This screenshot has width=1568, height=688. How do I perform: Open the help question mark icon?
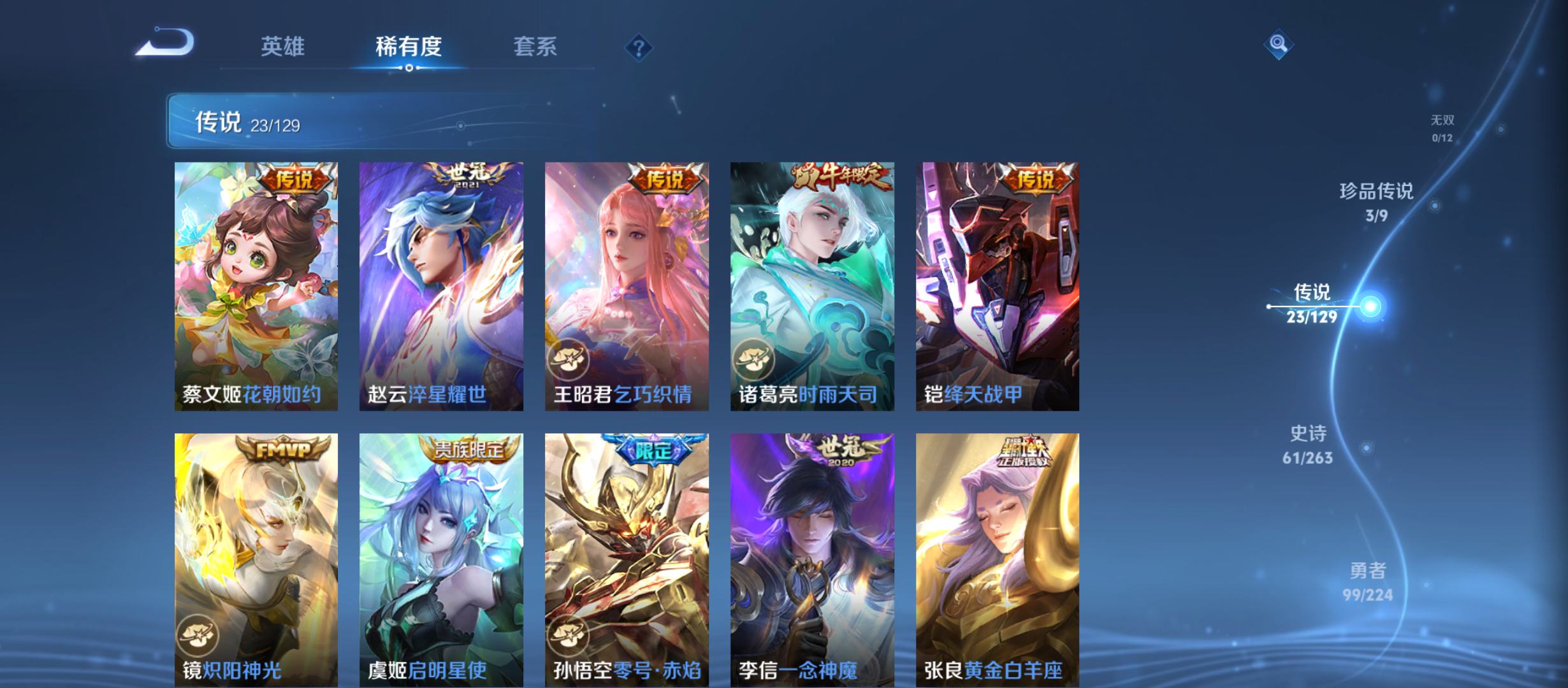639,47
